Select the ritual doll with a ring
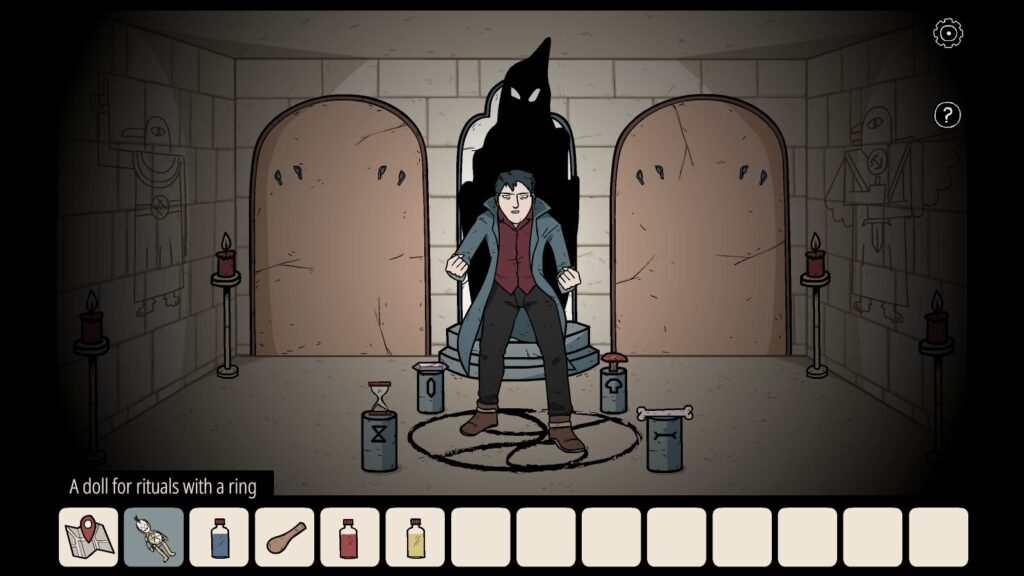This screenshot has width=1024, height=576. pyautogui.click(x=154, y=537)
